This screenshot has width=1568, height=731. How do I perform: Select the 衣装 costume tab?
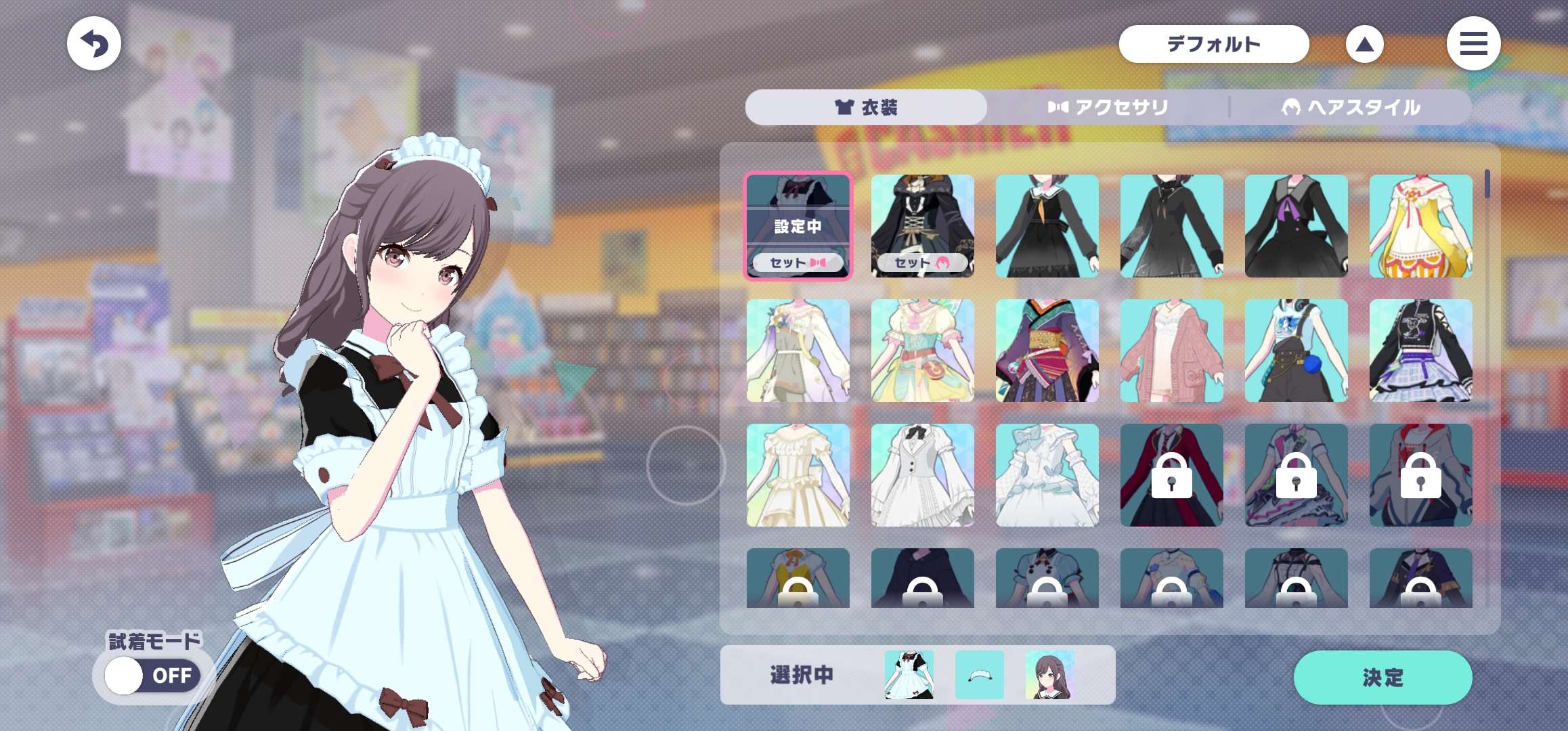[x=866, y=108]
